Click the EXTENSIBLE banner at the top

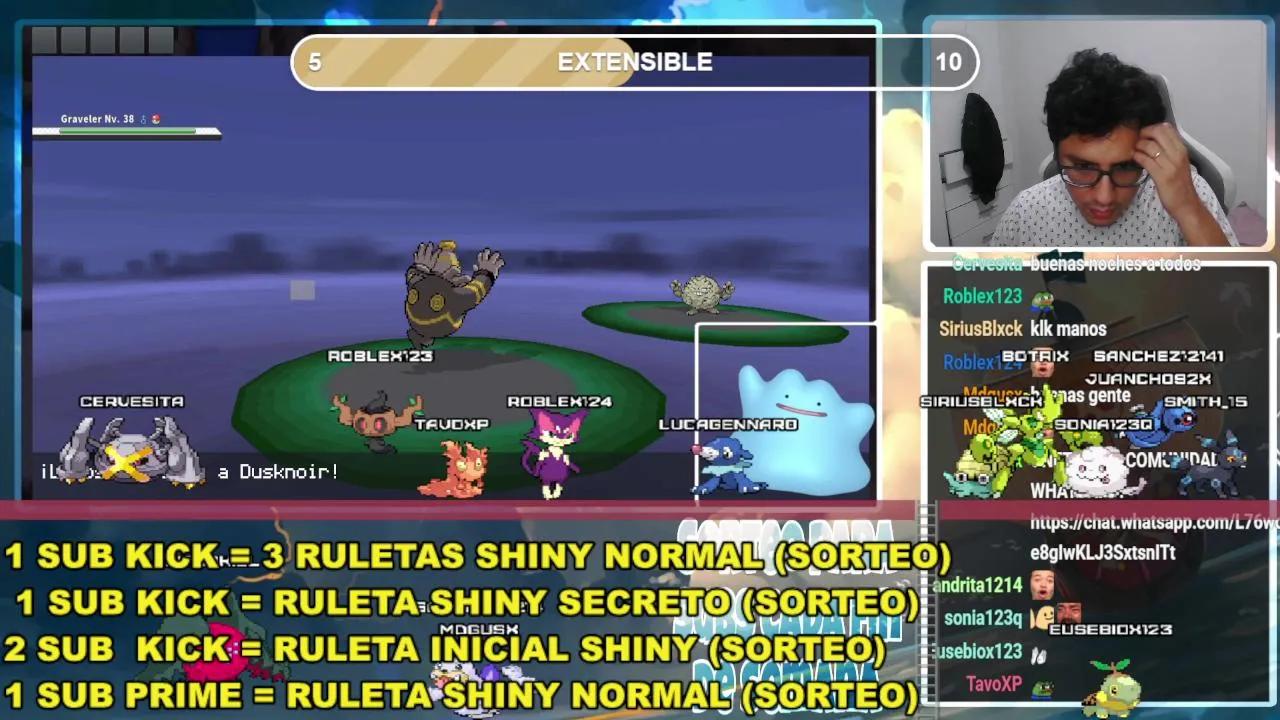tap(634, 62)
